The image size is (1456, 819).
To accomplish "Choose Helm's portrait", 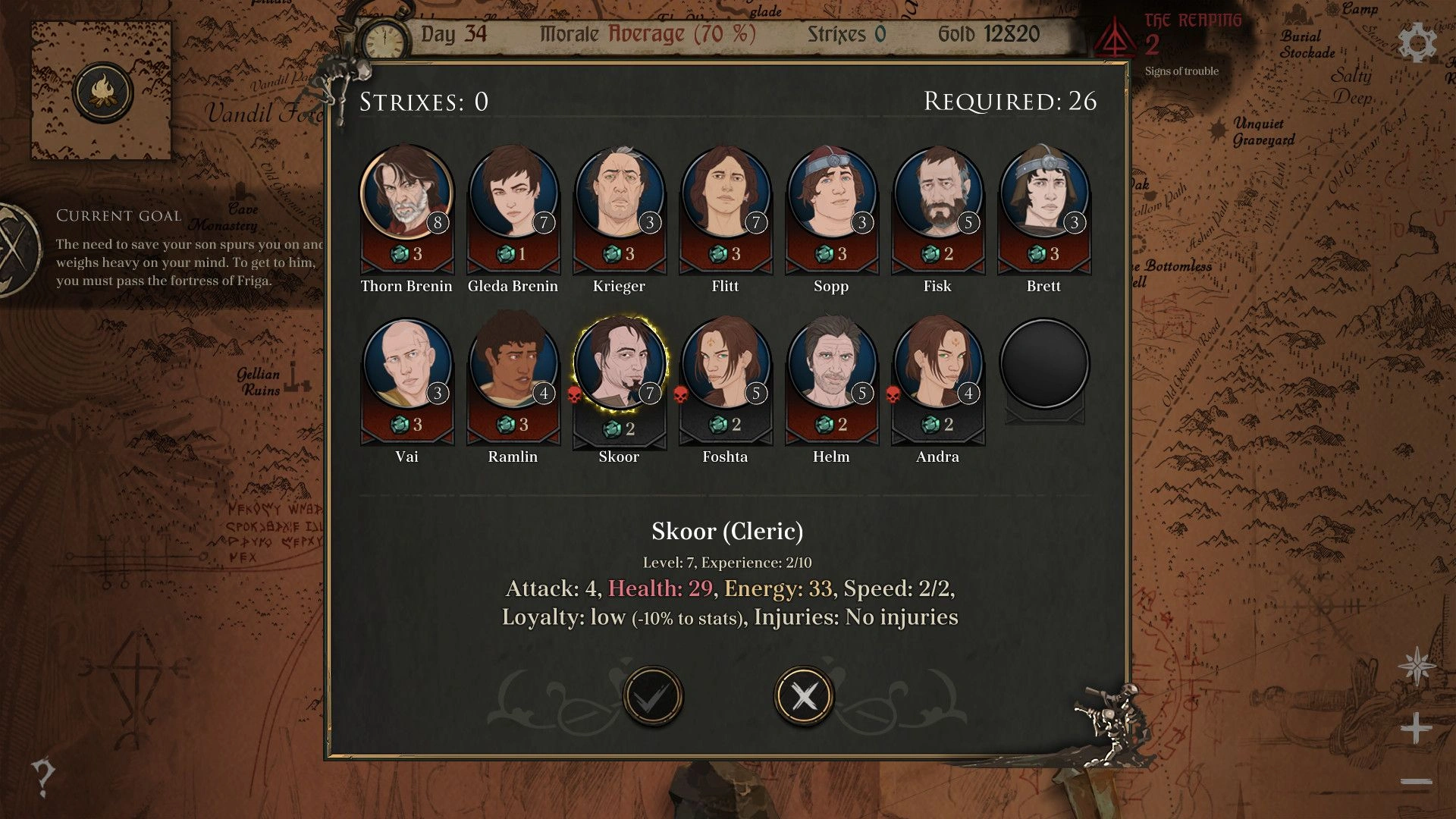I will point(832,363).
